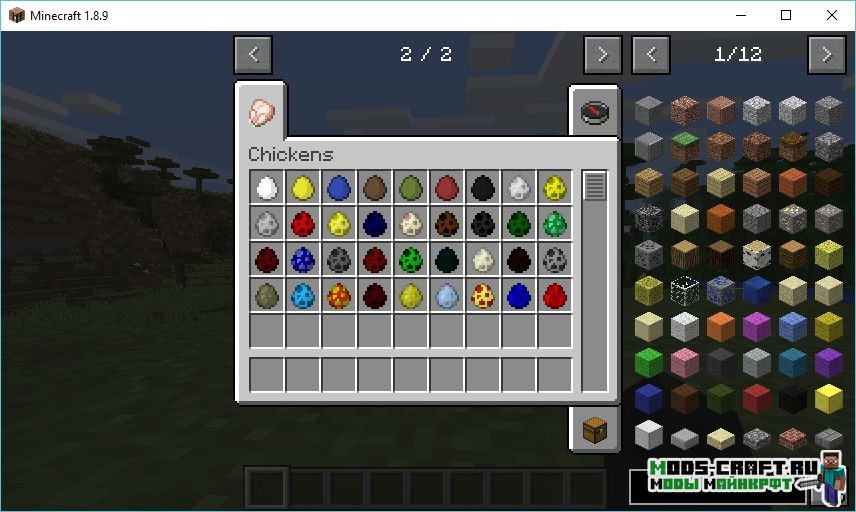Choose the emerald green spotted chicken egg

555,223
